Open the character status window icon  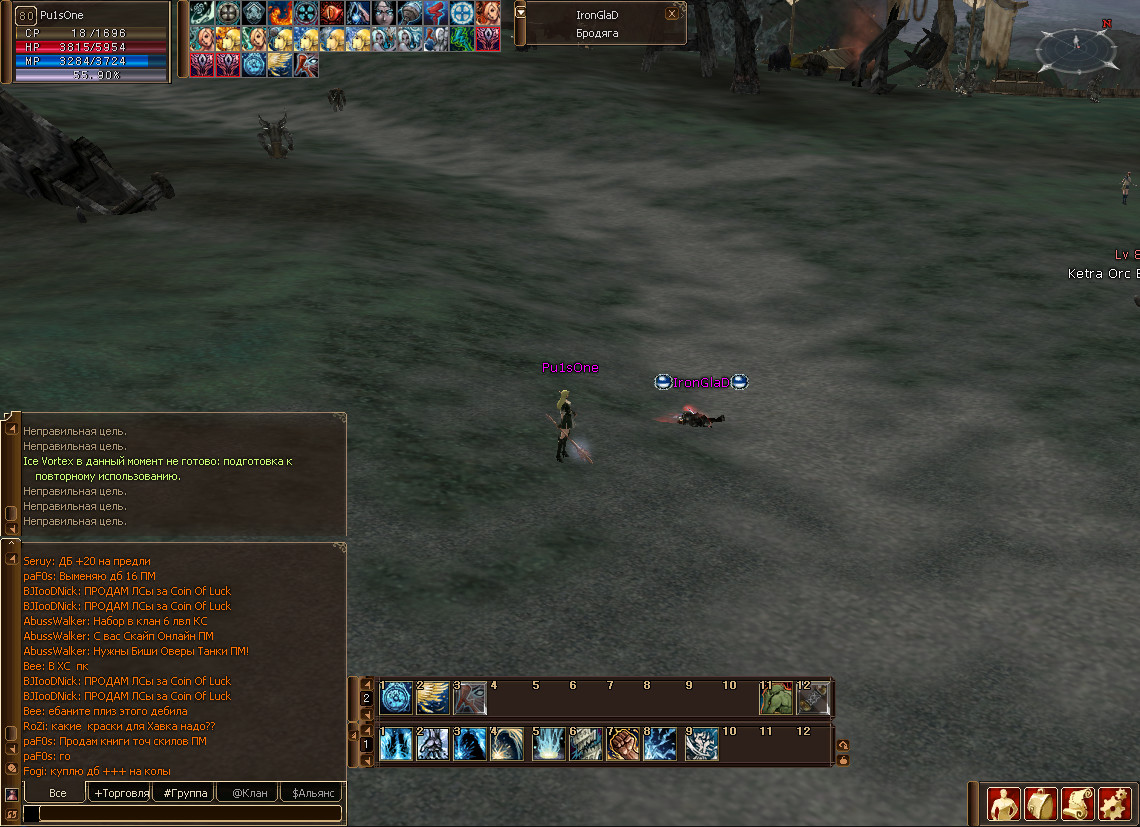pyautogui.click(x=1003, y=803)
